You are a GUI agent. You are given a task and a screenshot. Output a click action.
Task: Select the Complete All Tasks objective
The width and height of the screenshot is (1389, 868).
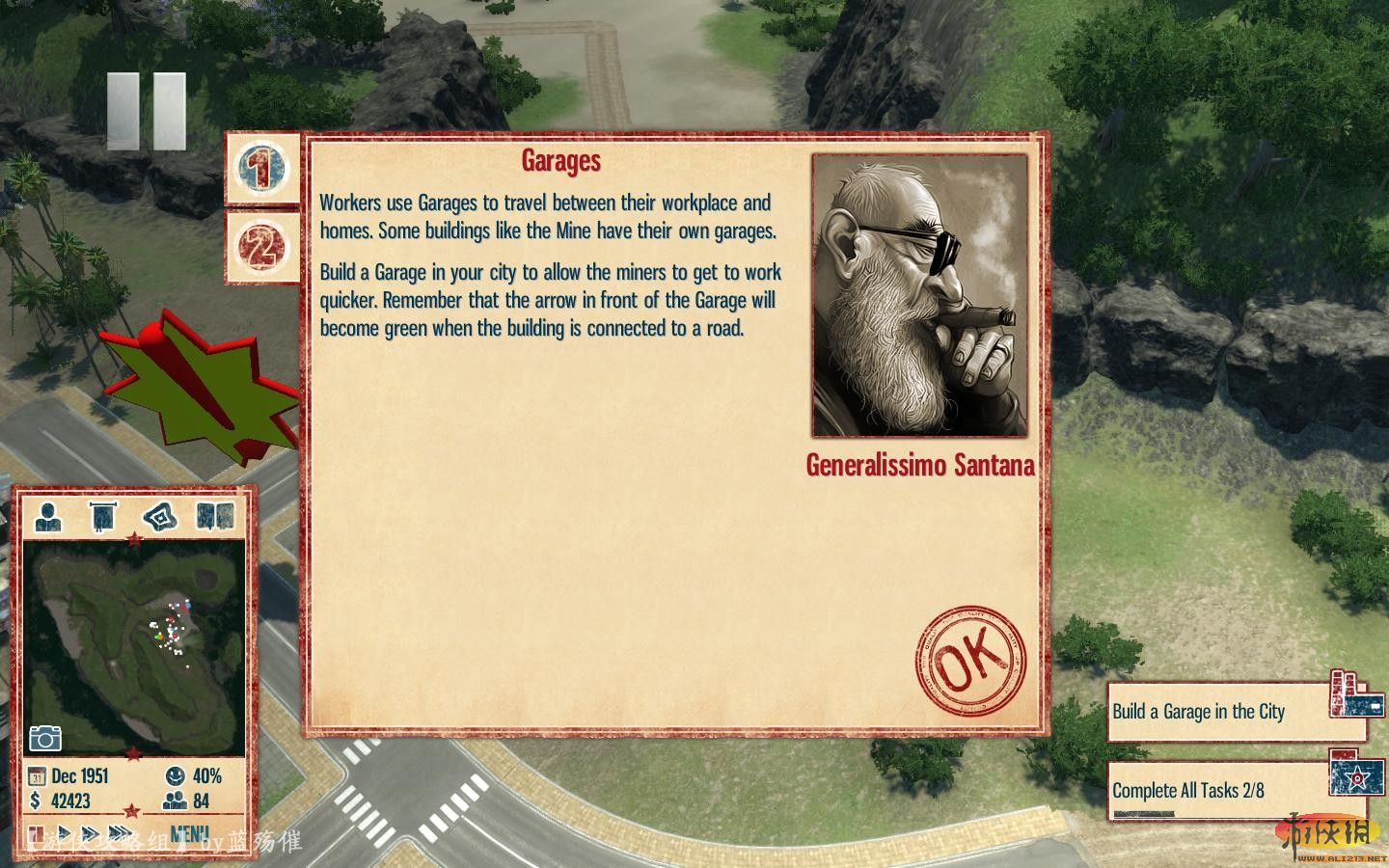pos(1217,791)
